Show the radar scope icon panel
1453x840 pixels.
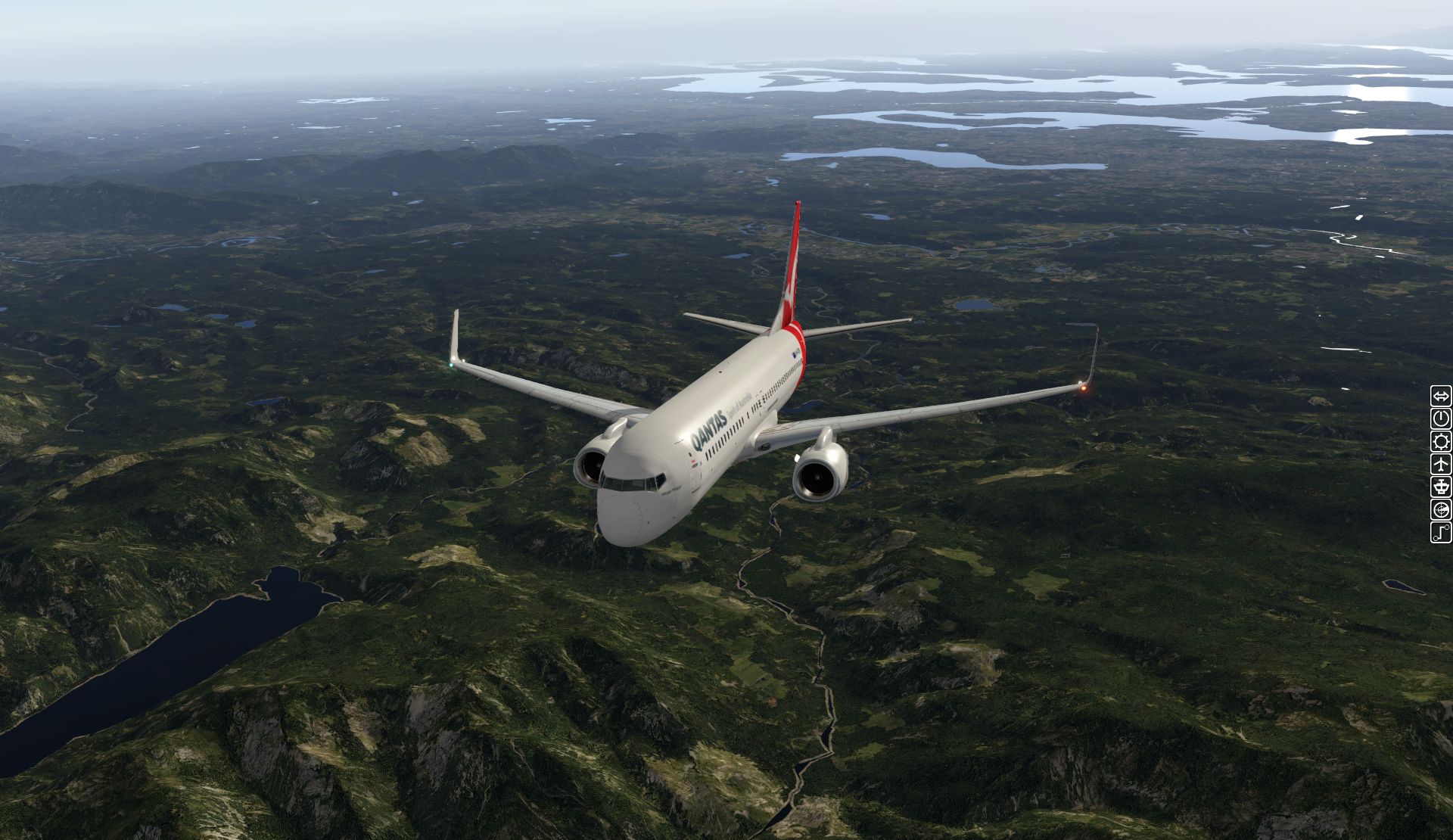pos(1441,509)
